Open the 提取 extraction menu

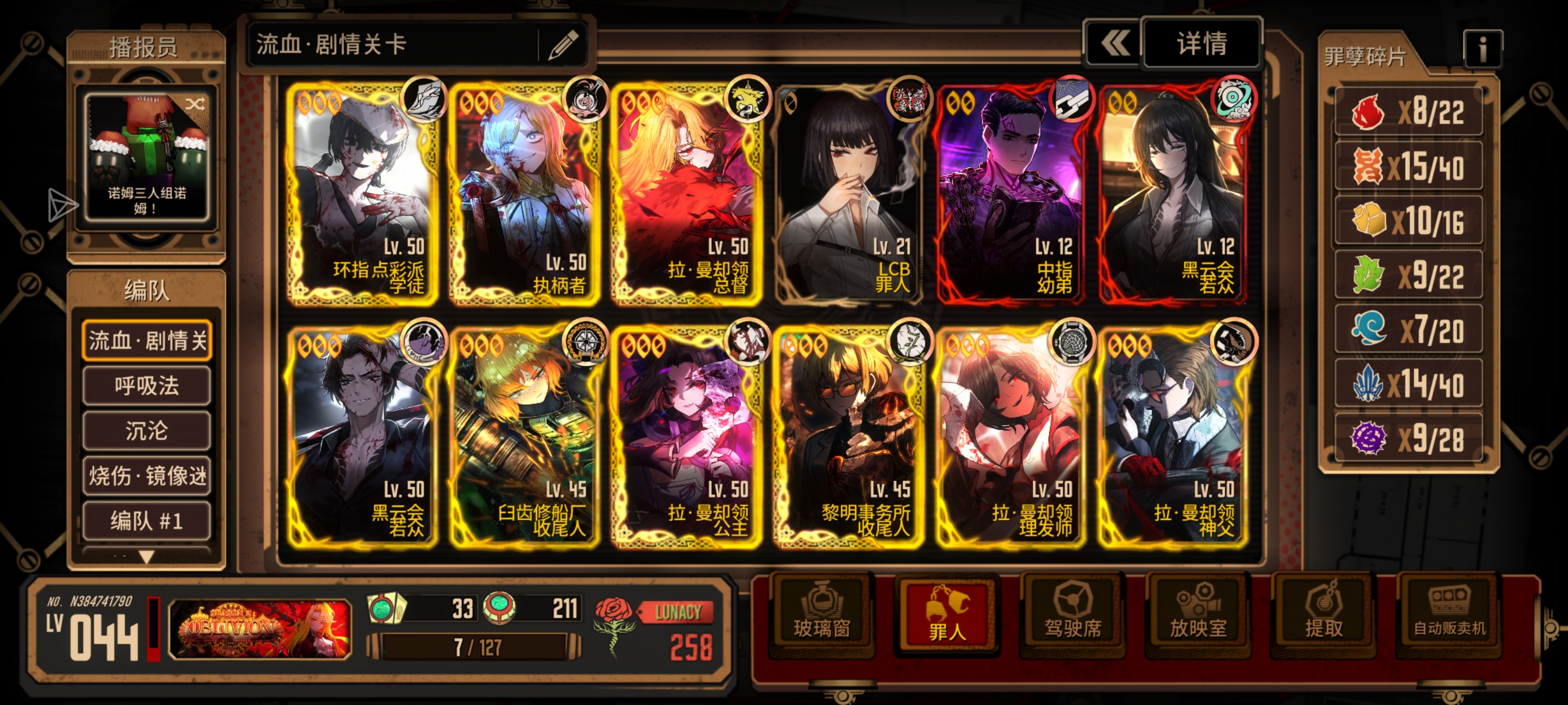click(1323, 615)
